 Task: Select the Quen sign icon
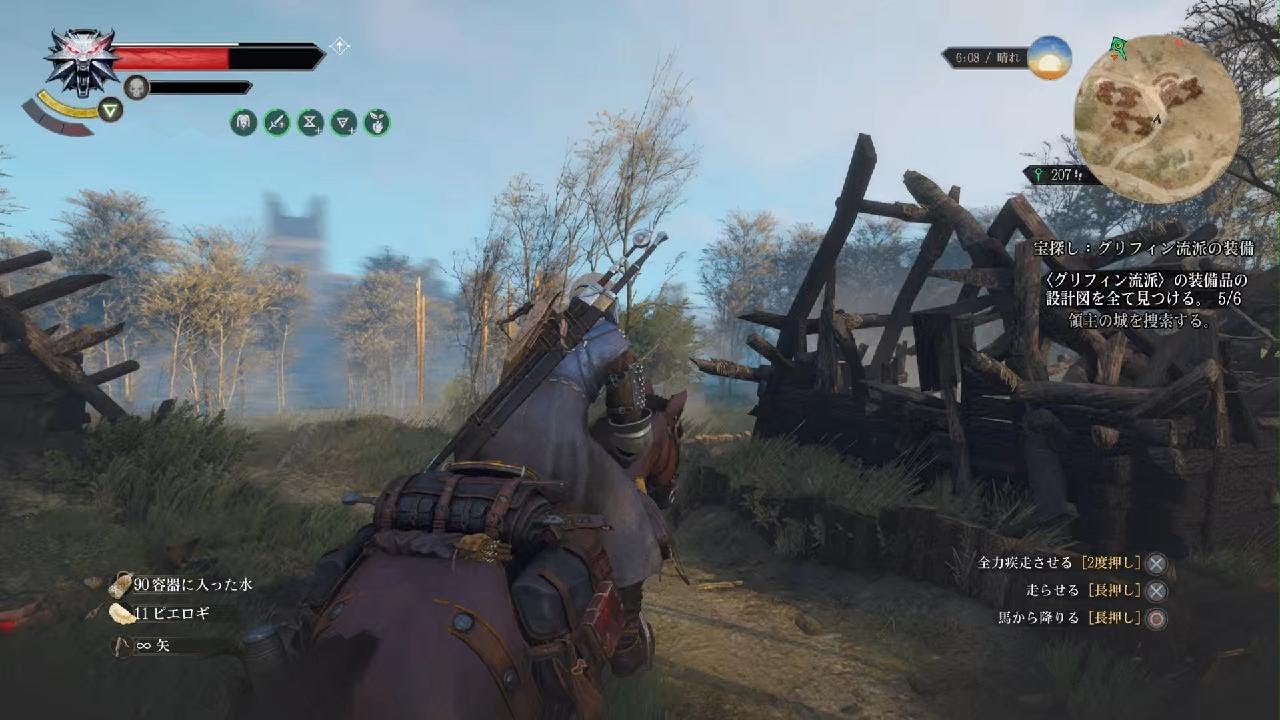(110, 109)
